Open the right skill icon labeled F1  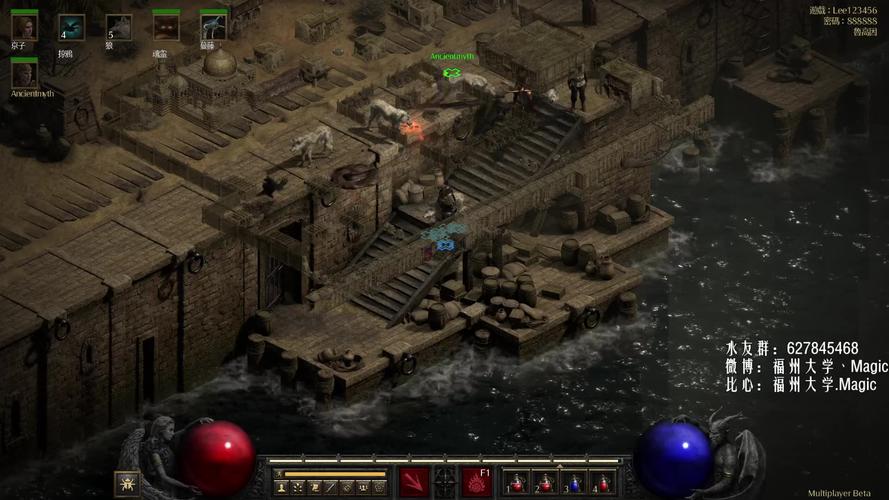pyautogui.click(x=476, y=482)
